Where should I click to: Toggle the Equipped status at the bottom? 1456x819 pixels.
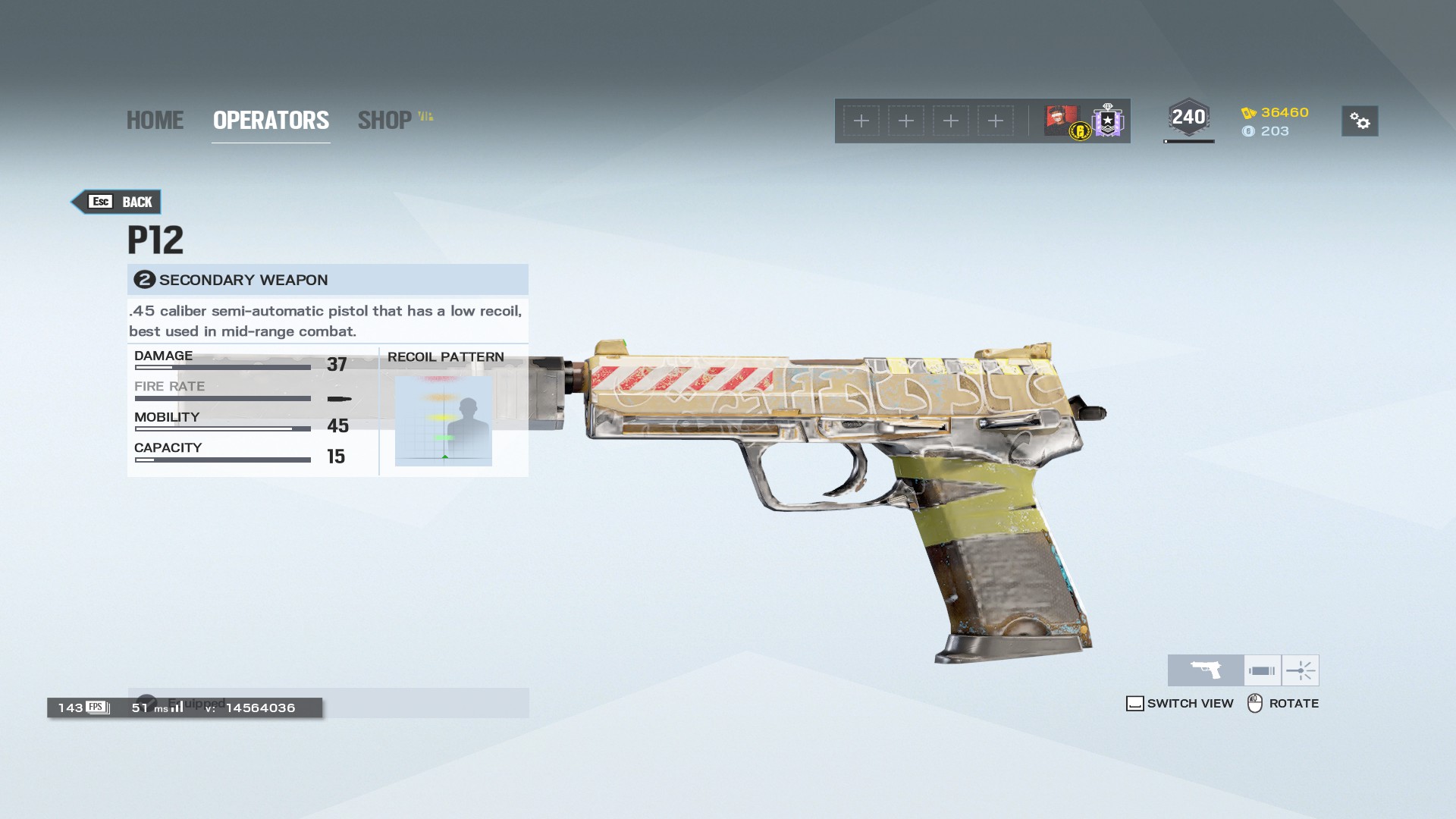(182, 703)
